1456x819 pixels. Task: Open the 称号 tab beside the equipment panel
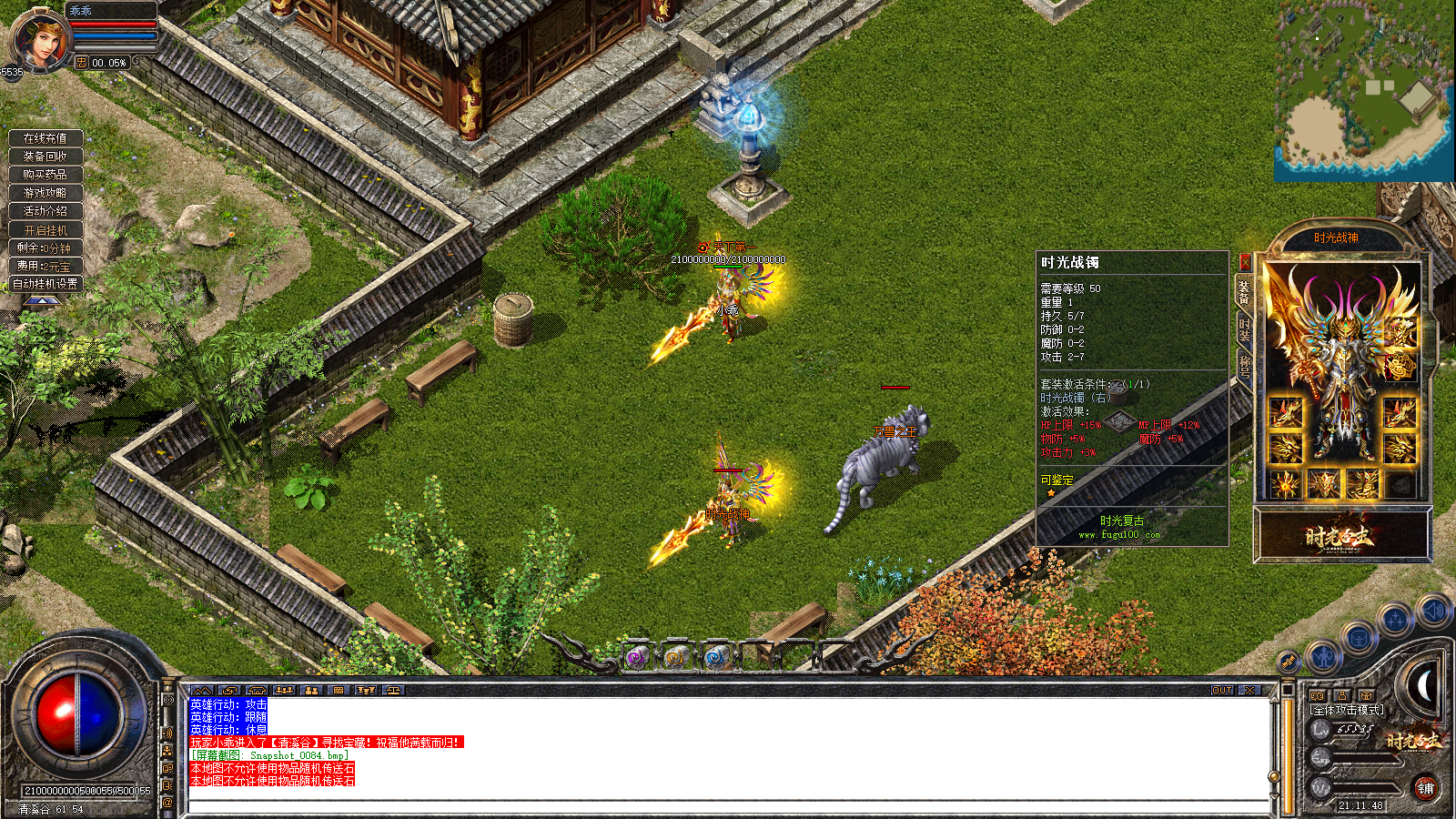(x=1242, y=364)
